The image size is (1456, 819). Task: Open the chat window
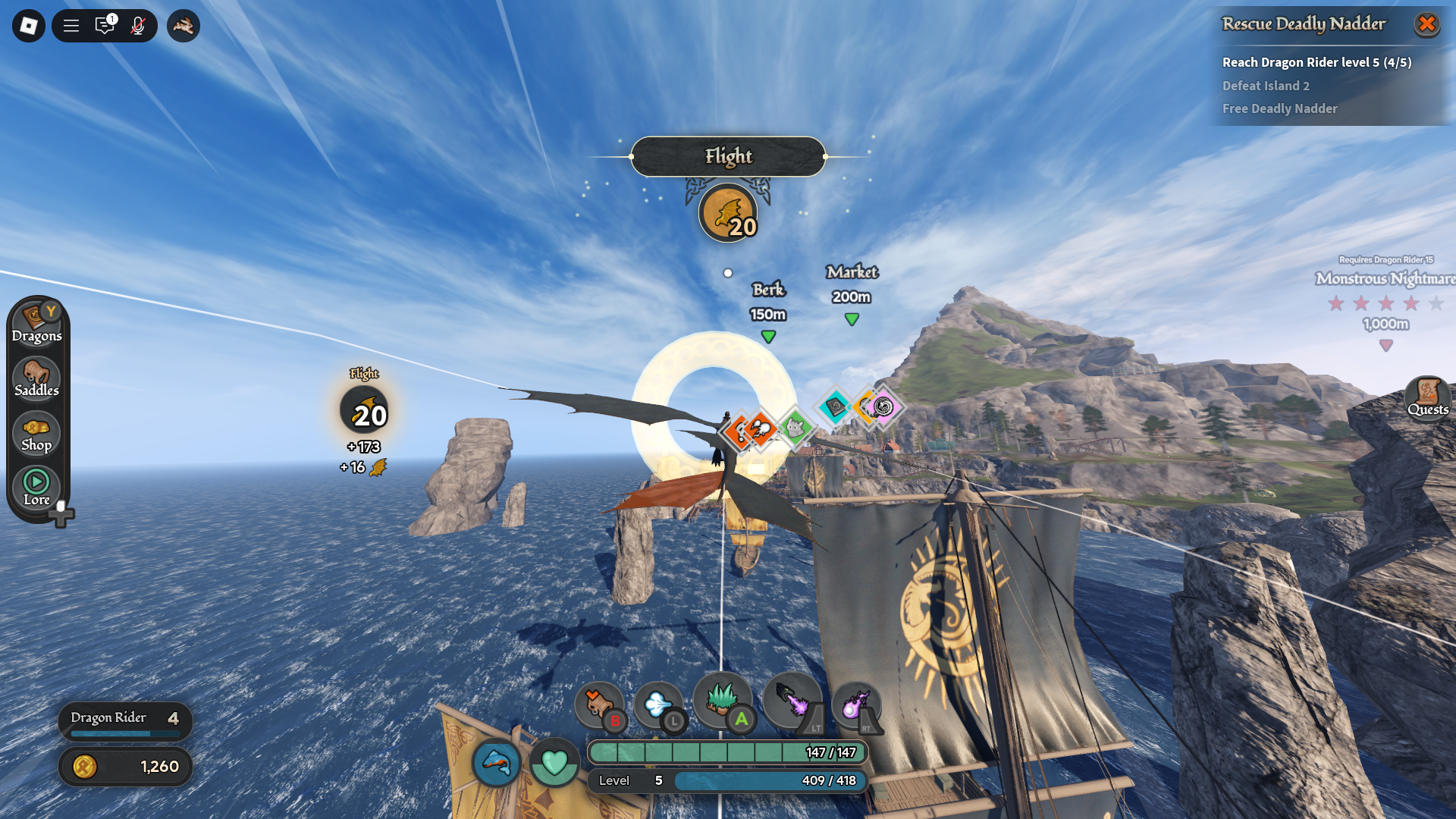coord(105,26)
